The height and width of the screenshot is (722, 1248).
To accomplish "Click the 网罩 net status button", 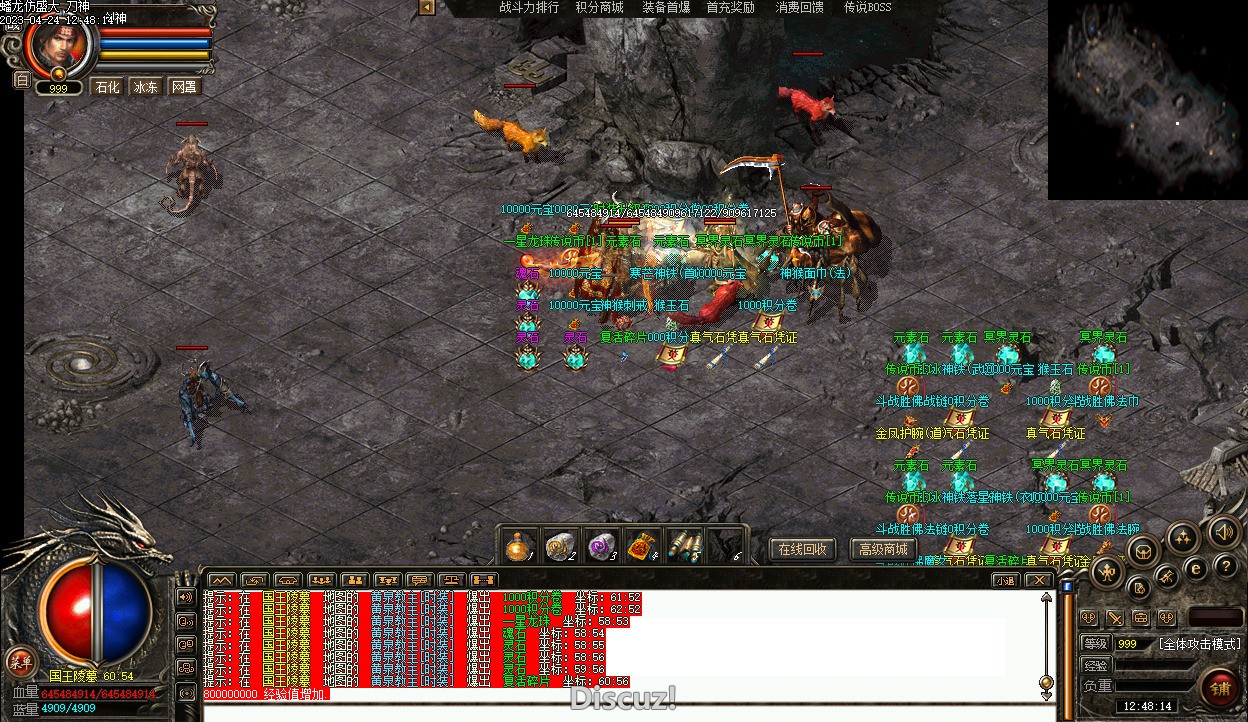I will click(184, 87).
